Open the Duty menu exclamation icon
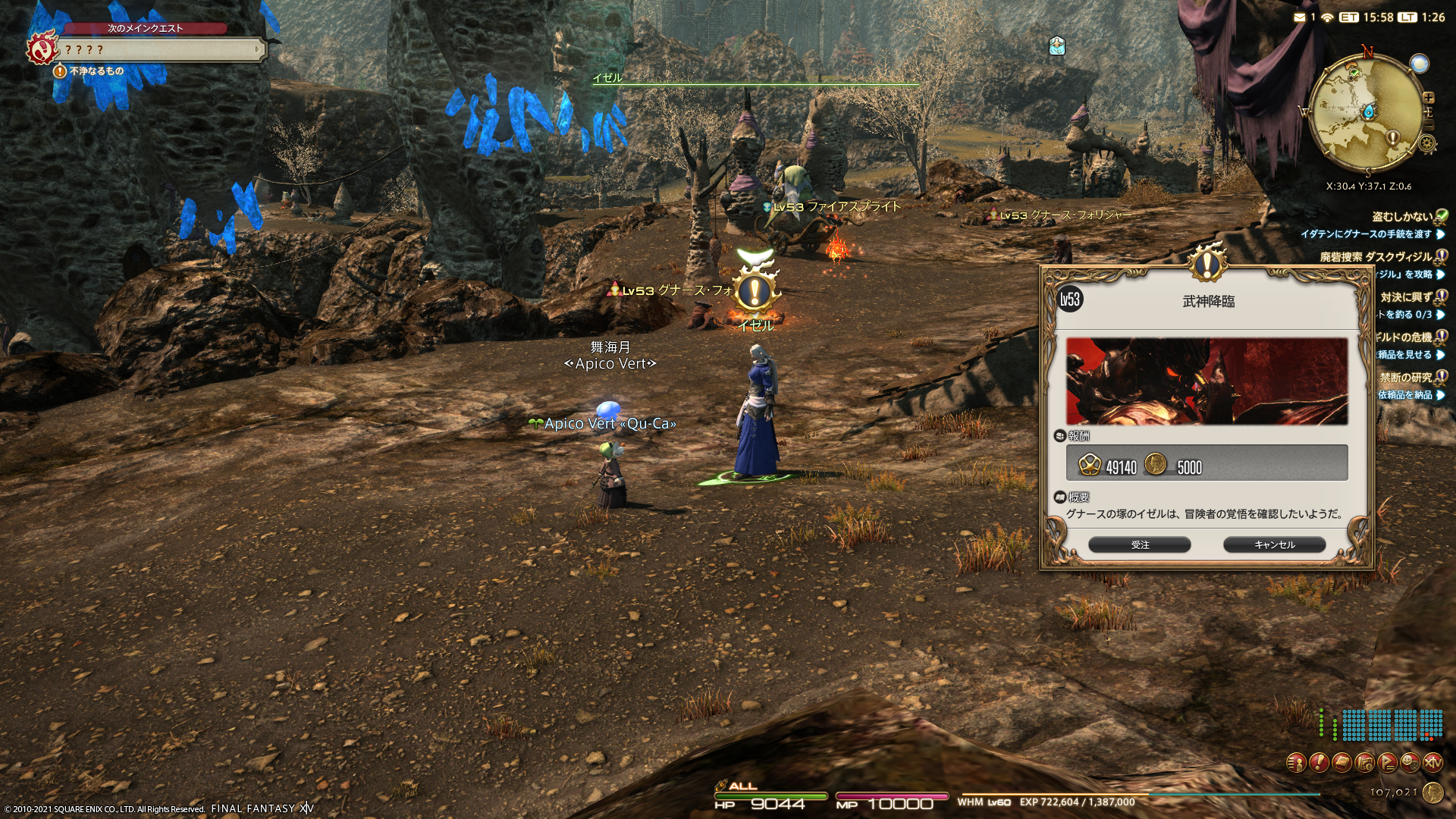The width and height of the screenshot is (1456, 819). coord(1319,762)
